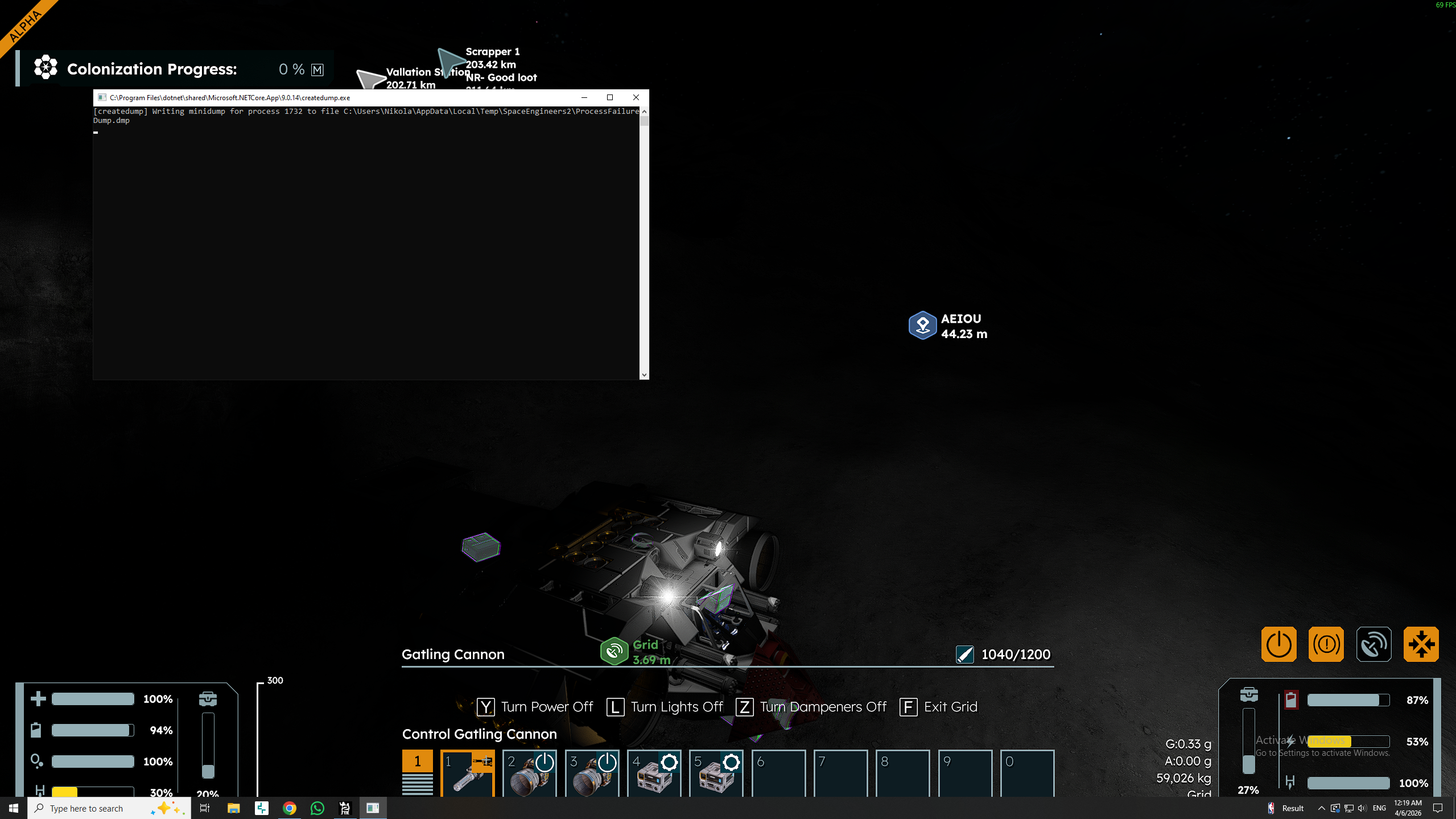Toggle the parking brake status icon

[1326, 644]
